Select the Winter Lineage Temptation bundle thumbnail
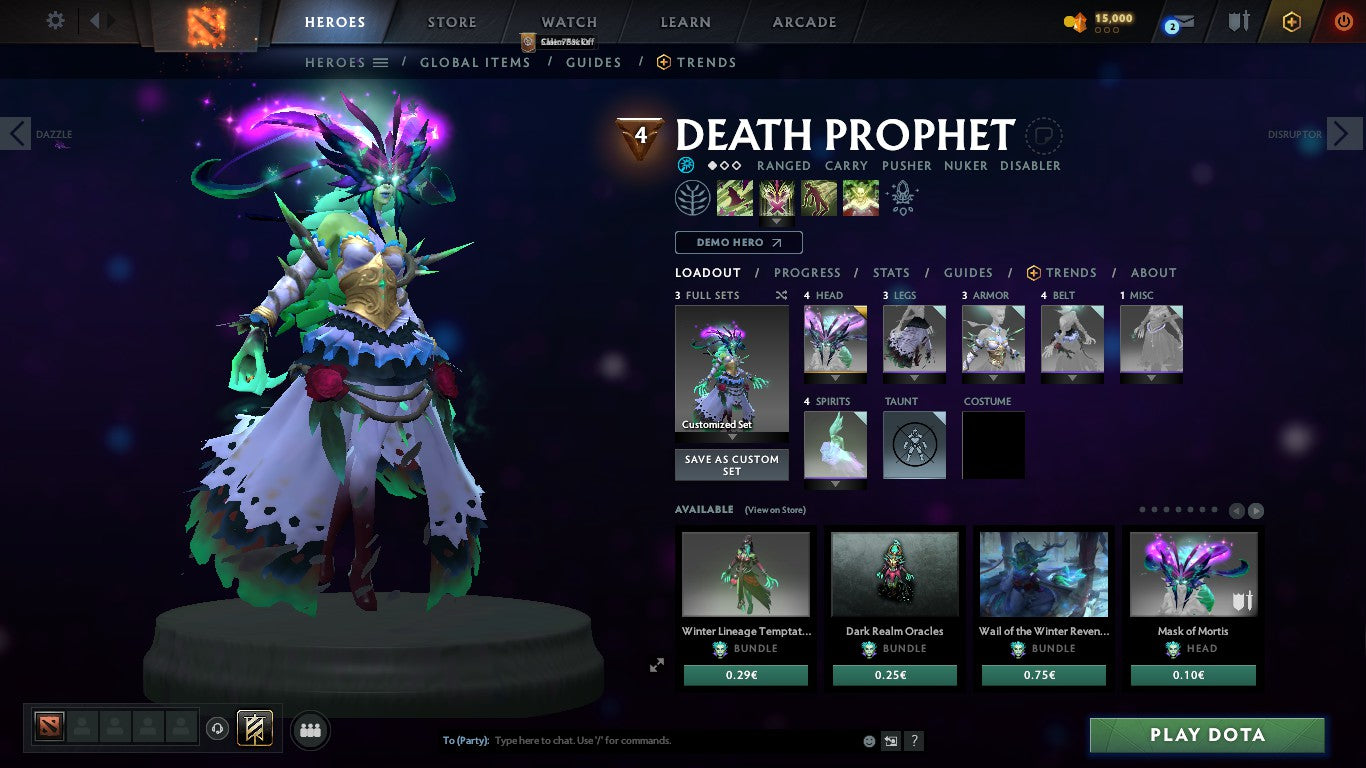 click(745, 573)
